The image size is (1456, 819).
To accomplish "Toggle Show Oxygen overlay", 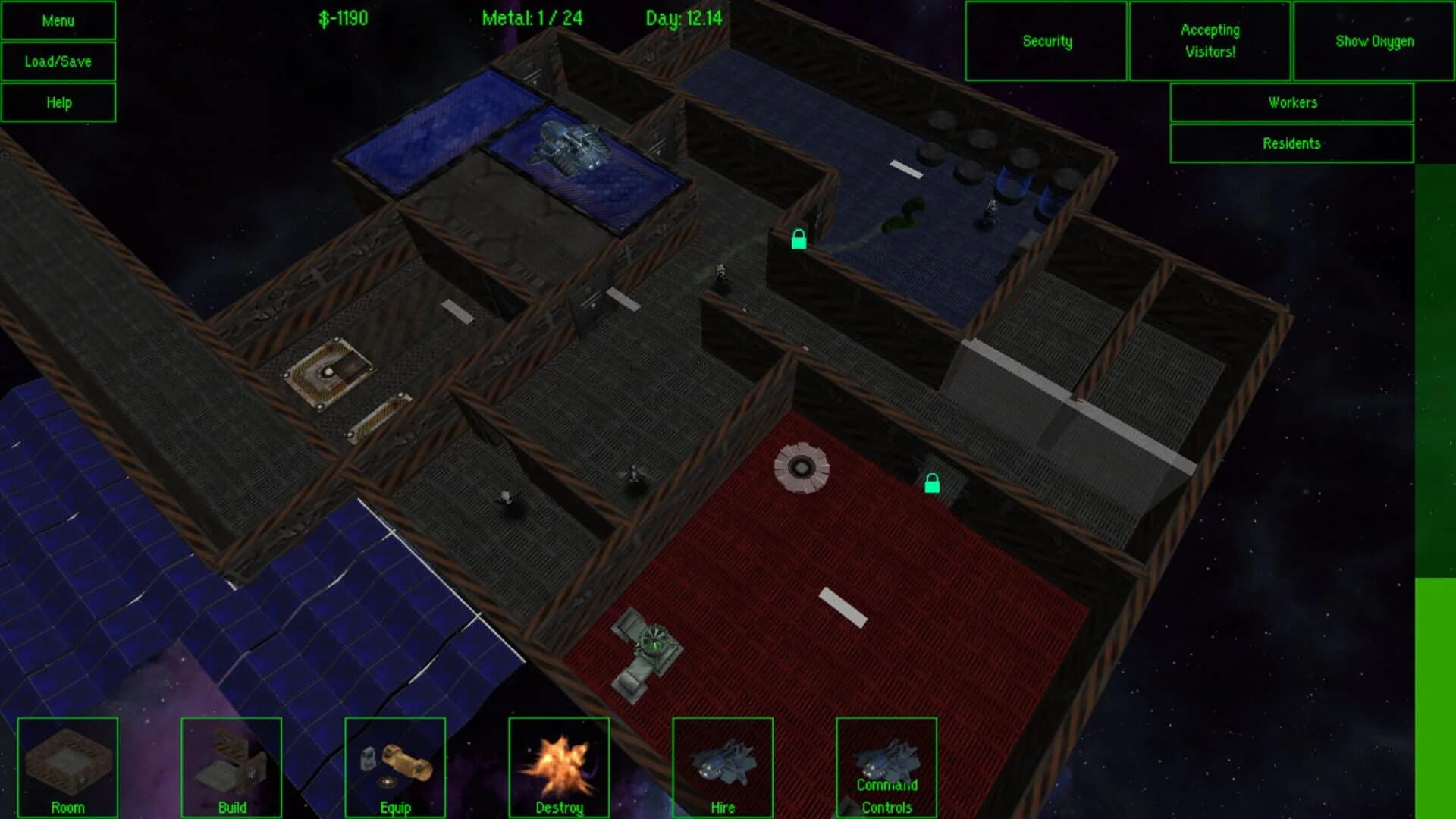I will click(1375, 42).
